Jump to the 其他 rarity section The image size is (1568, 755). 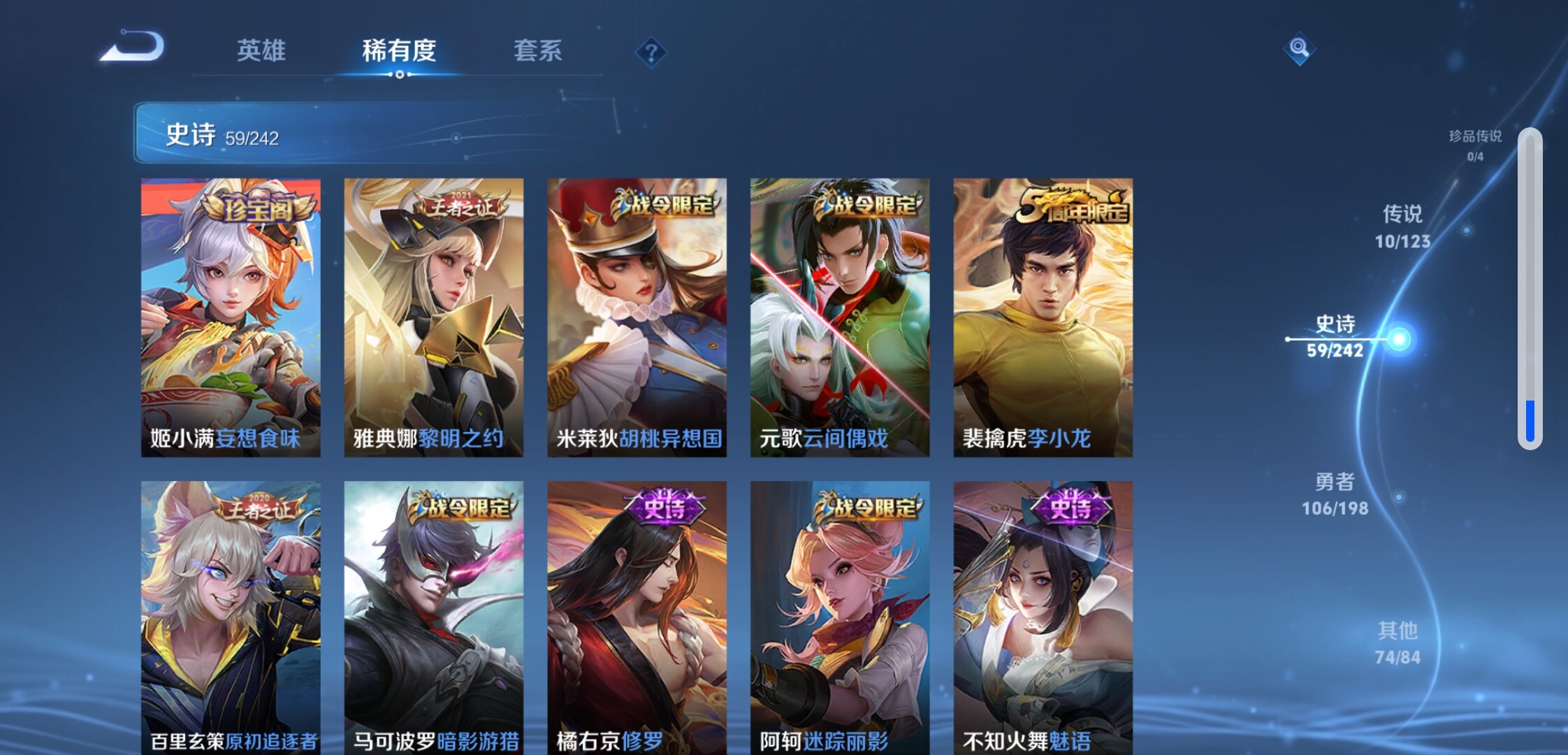tap(1398, 643)
